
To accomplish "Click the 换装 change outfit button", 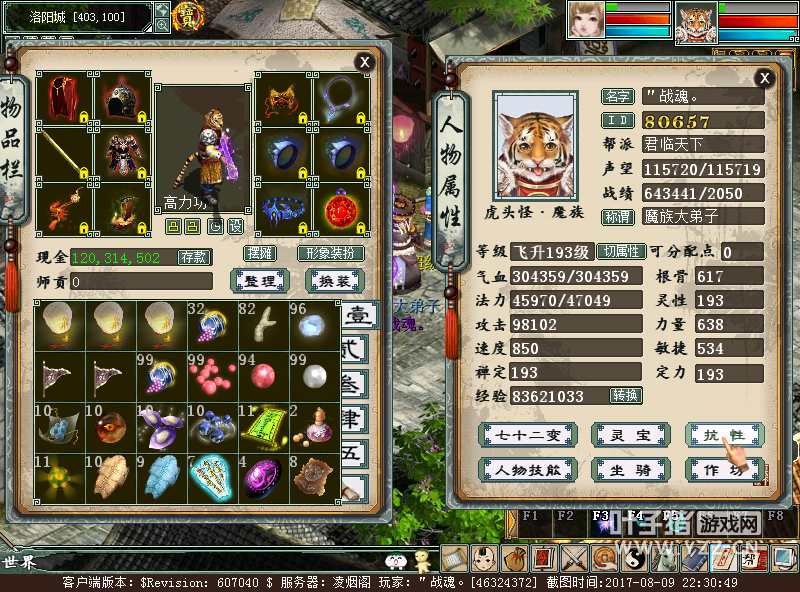I will tap(334, 281).
